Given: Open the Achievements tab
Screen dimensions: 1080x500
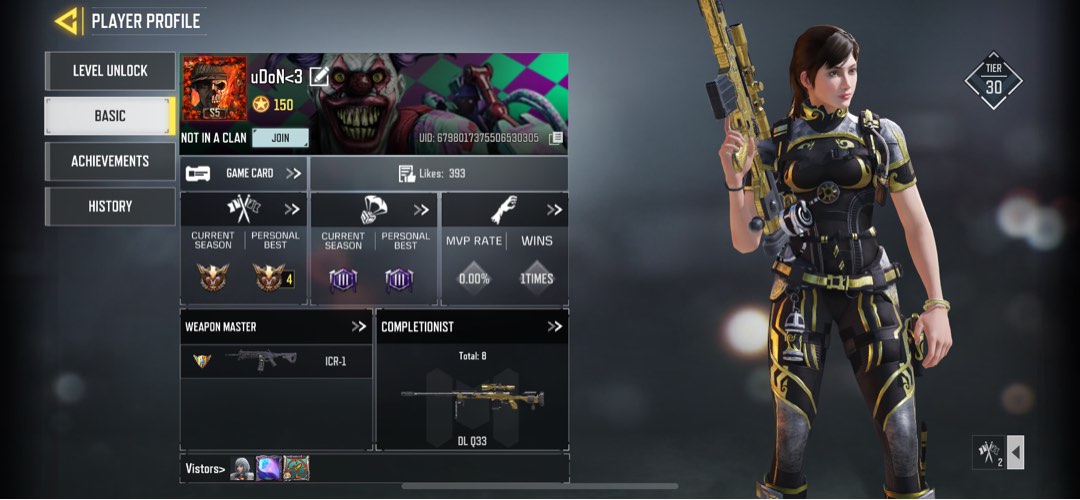Looking at the screenshot, I should pos(110,161).
